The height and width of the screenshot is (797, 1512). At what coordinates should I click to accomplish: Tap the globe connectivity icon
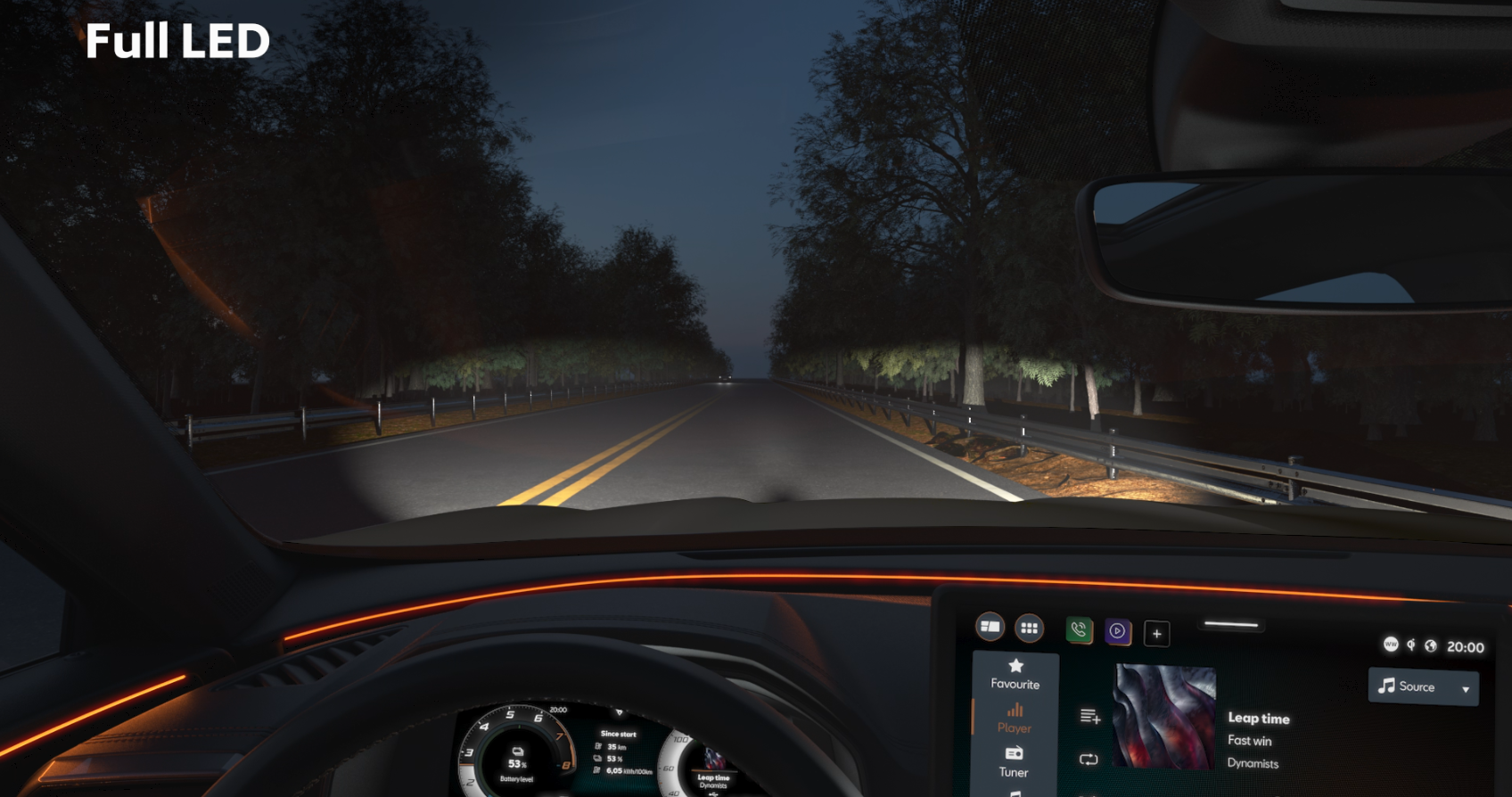pyautogui.click(x=1431, y=645)
